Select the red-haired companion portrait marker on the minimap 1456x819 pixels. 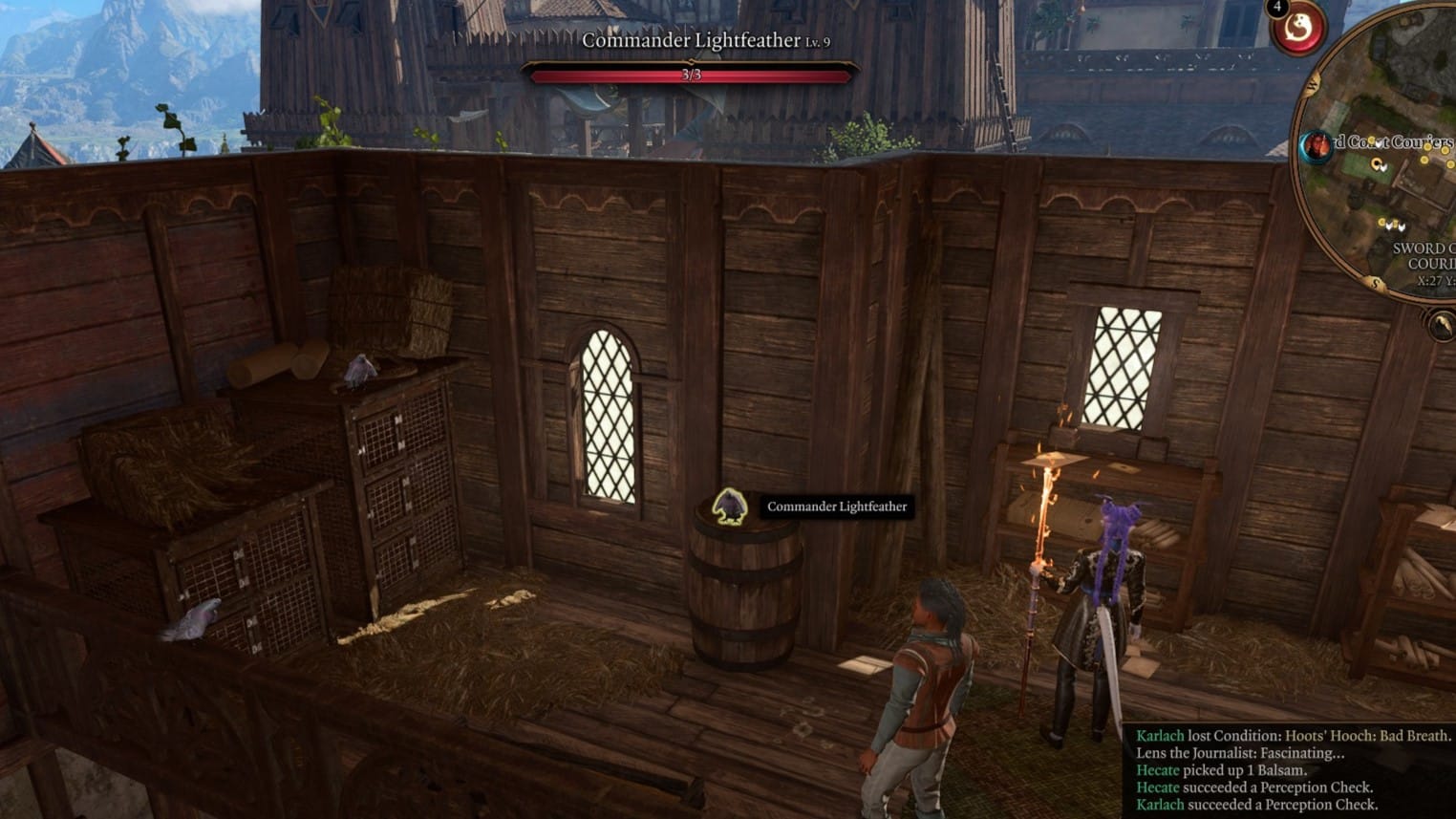(1317, 146)
